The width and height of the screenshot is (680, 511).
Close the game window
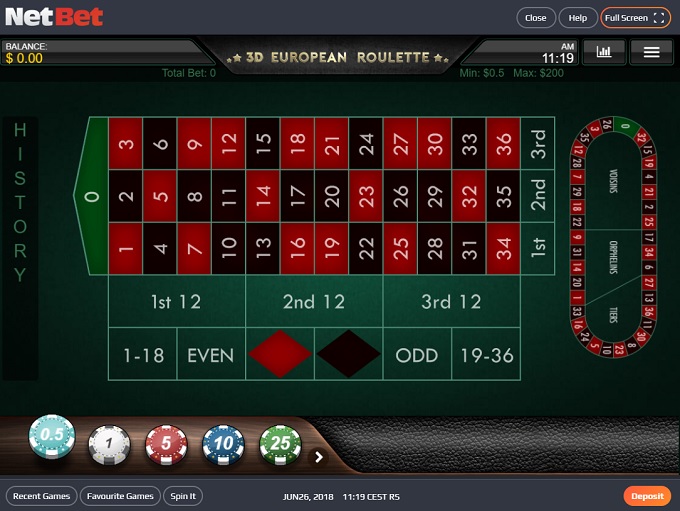pos(536,18)
